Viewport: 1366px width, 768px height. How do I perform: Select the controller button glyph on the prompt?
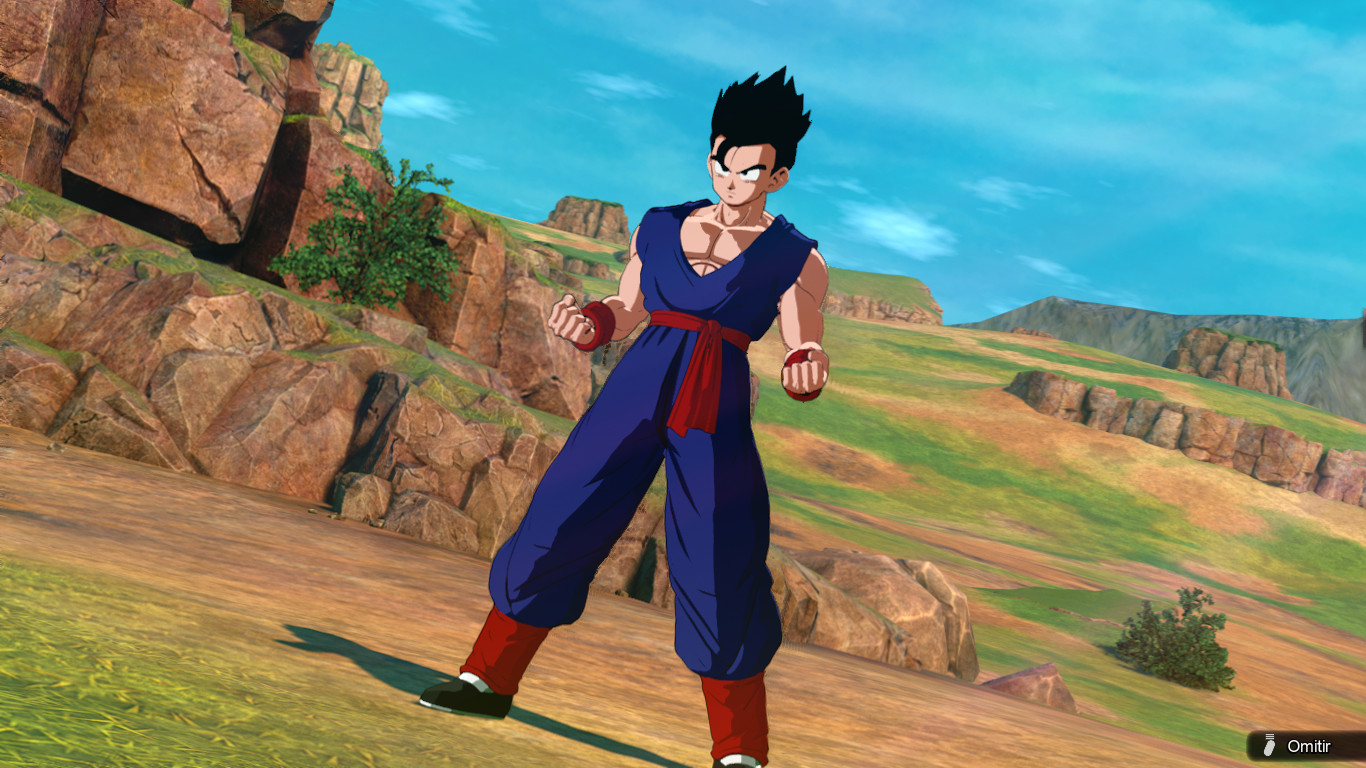(1269, 745)
